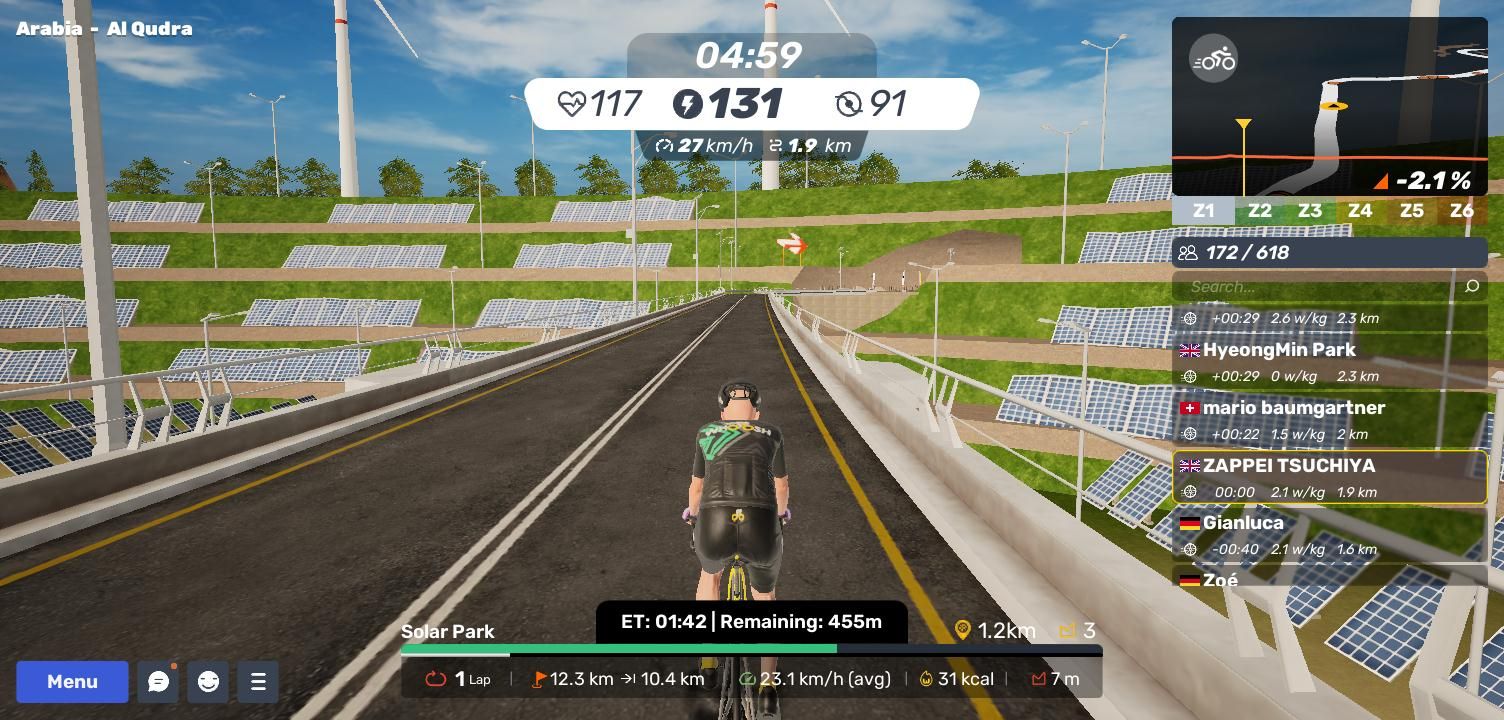1504x720 pixels.
Task: Click the search magnifier icon
Action: point(1472,287)
